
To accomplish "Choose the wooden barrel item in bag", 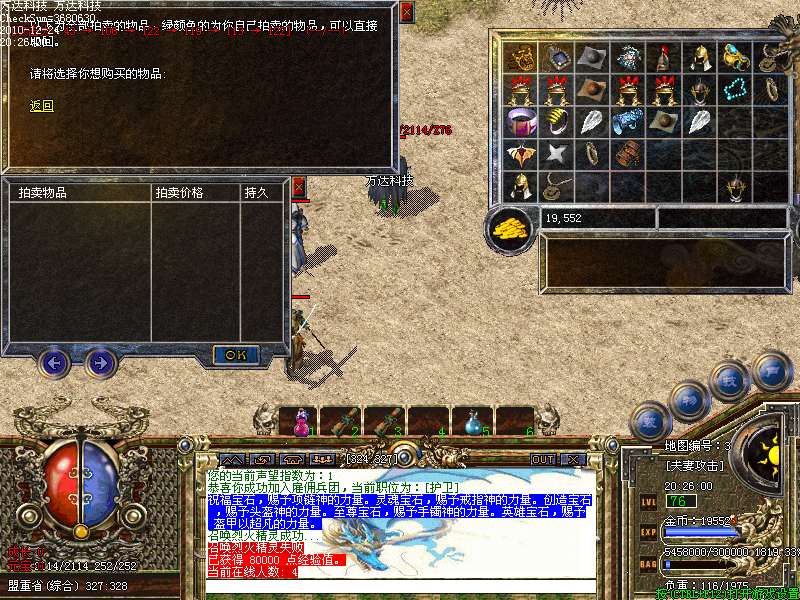I will pos(628,155).
